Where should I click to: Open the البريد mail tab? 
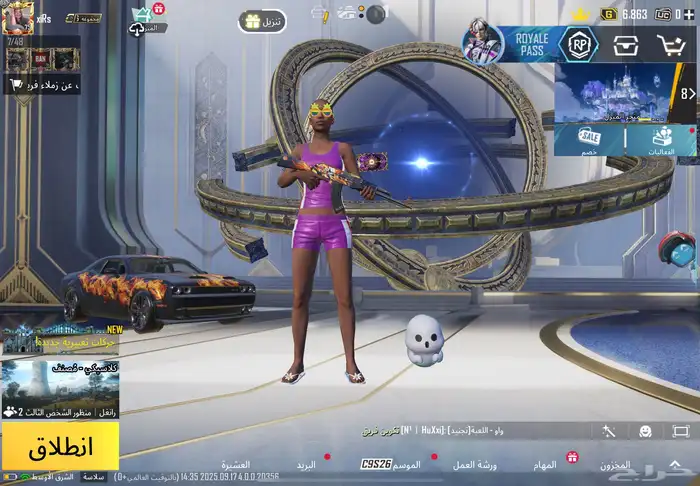click(305, 465)
